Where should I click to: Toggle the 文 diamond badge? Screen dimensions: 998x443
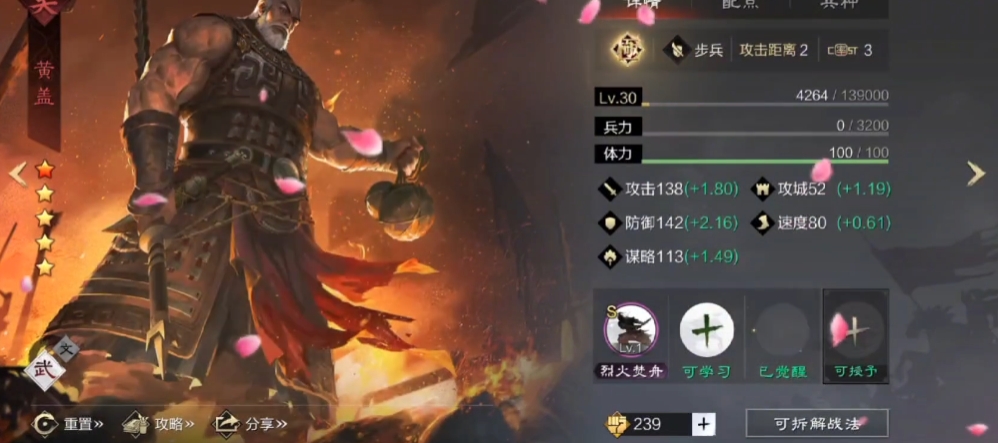coord(66,349)
